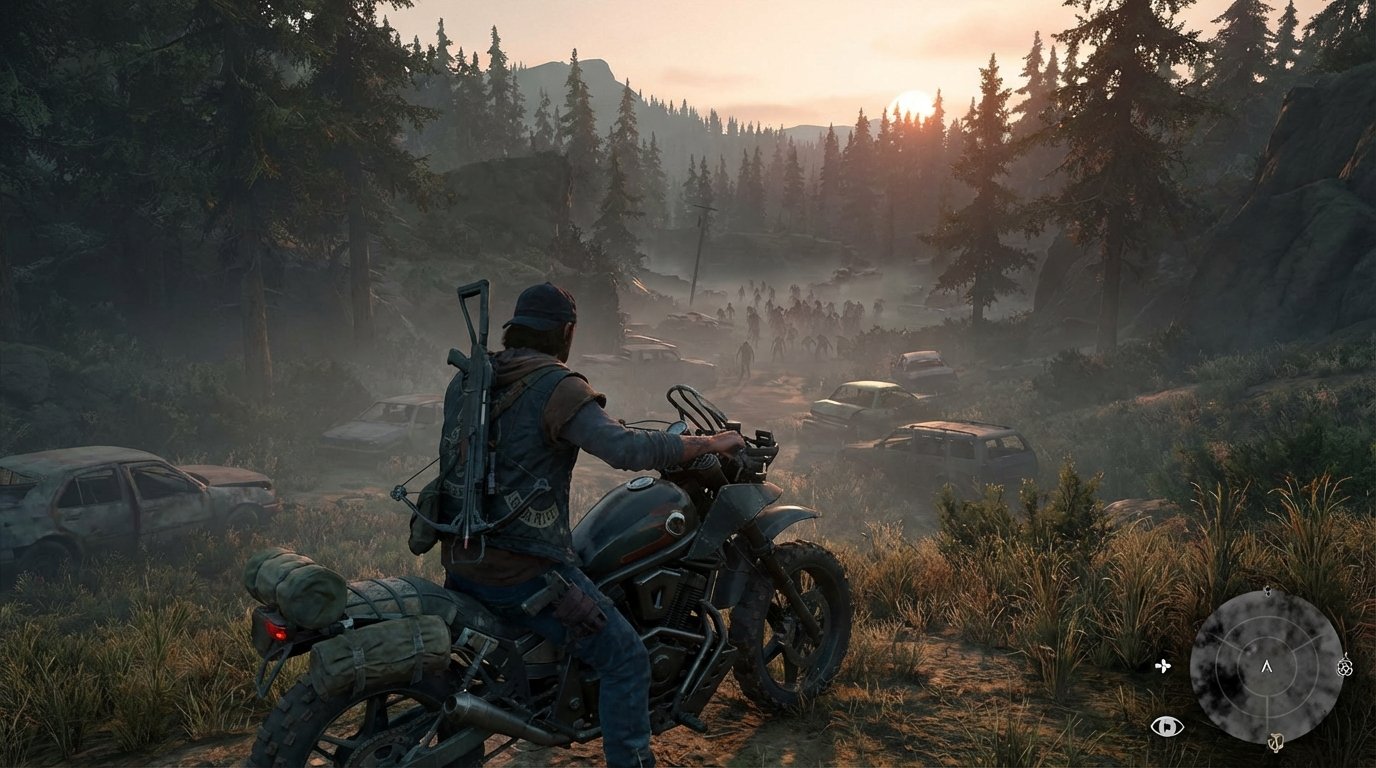Click the player arrow on the minimap

click(1267, 668)
